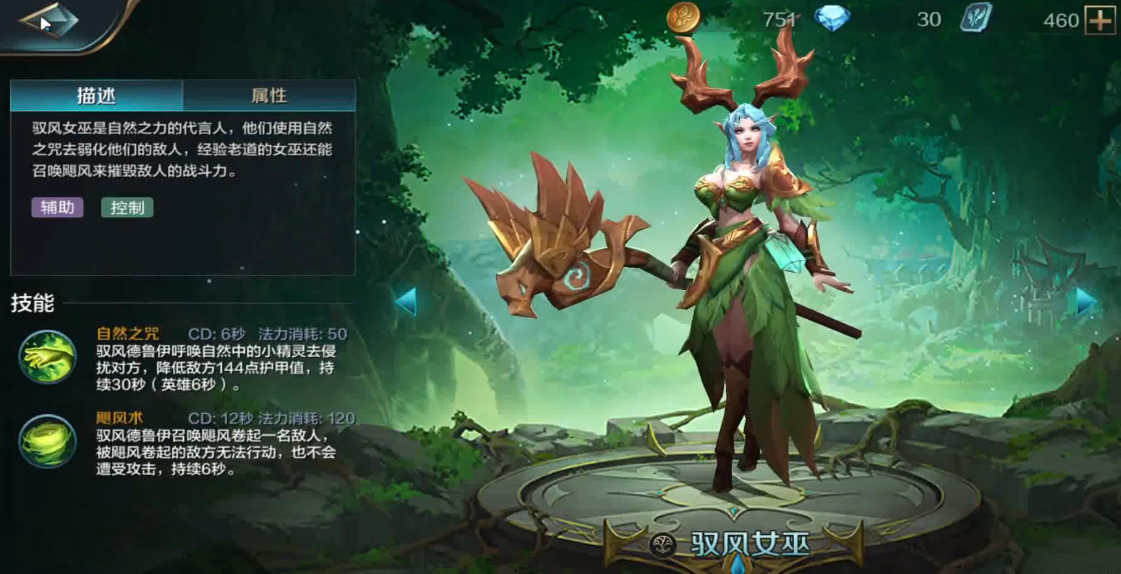Click the 控制 role tag
The width and height of the screenshot is (1121, 574).
click(127, 208)
